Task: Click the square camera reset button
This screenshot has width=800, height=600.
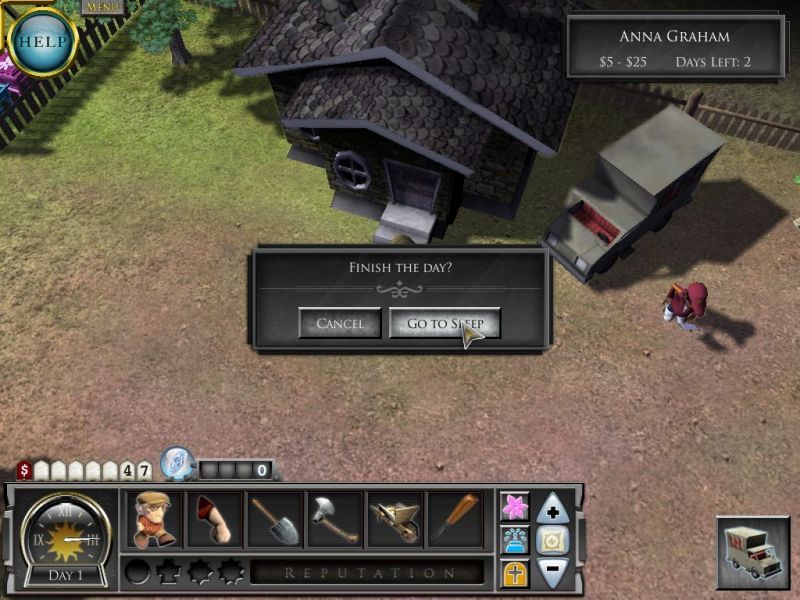Action: tap(553, 541)
